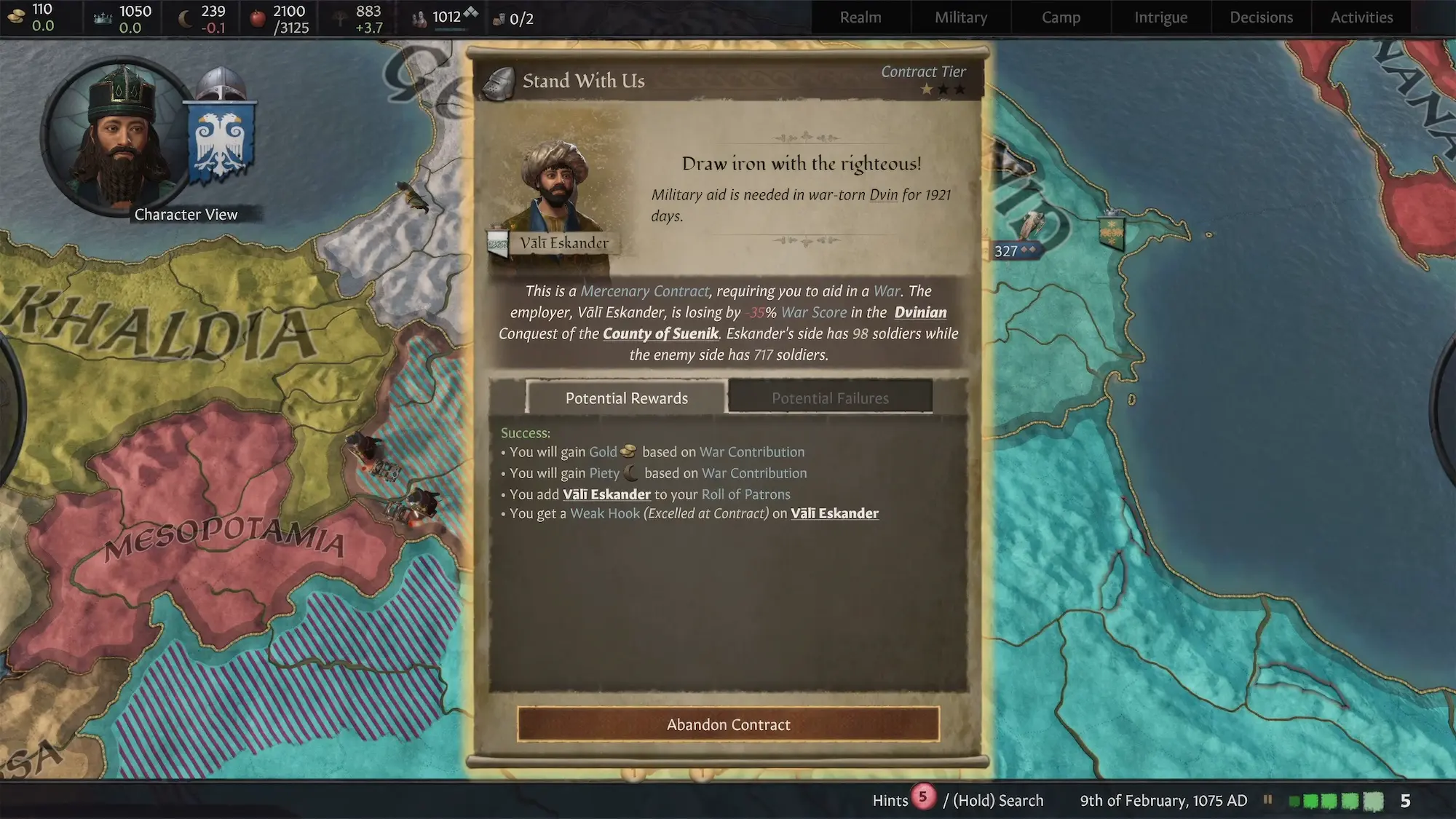This screenshot has width=1456, height=819.
Task: Open the Hints notifications
Action: [903, 800]
